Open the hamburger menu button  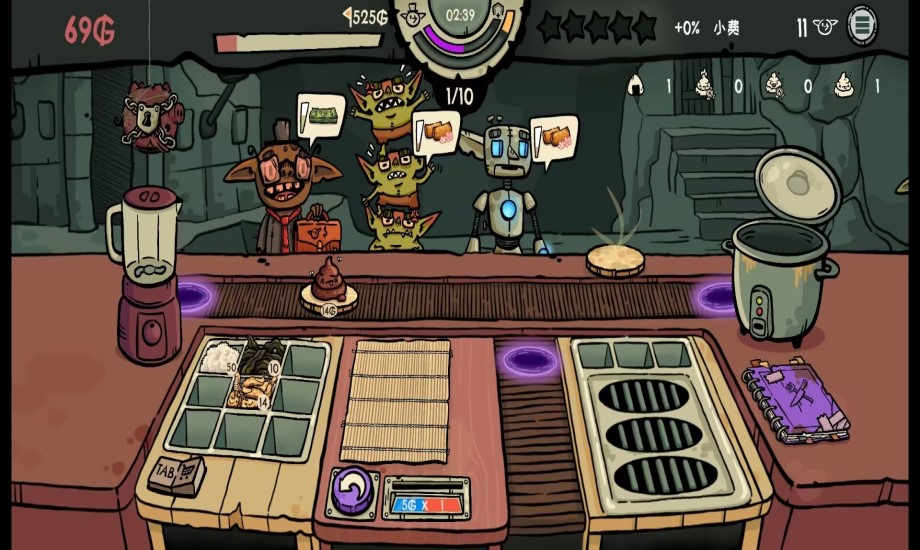(862, 25)
